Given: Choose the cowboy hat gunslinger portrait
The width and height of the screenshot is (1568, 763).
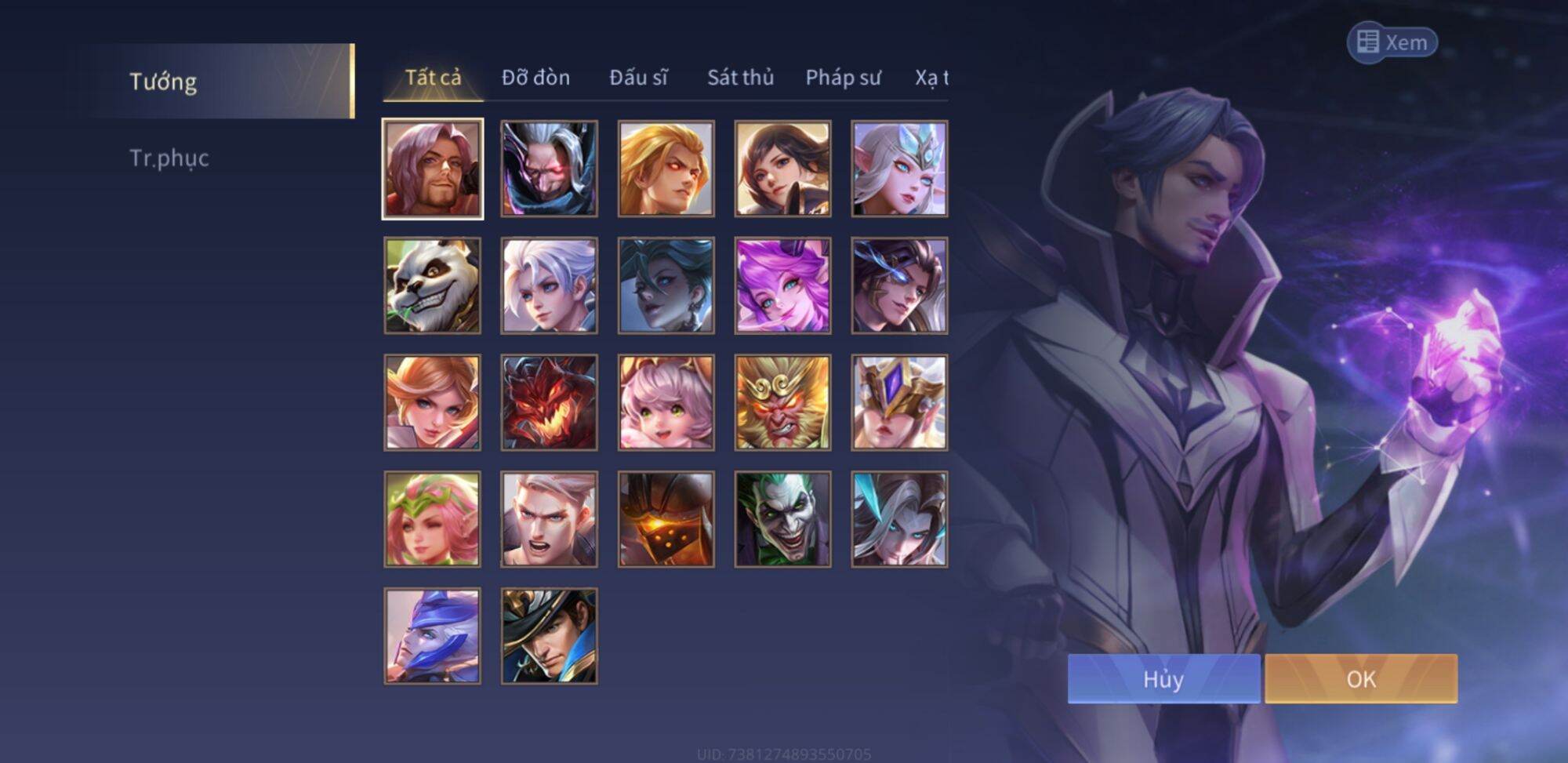Looking at the screenshot, I should point(549,636).
